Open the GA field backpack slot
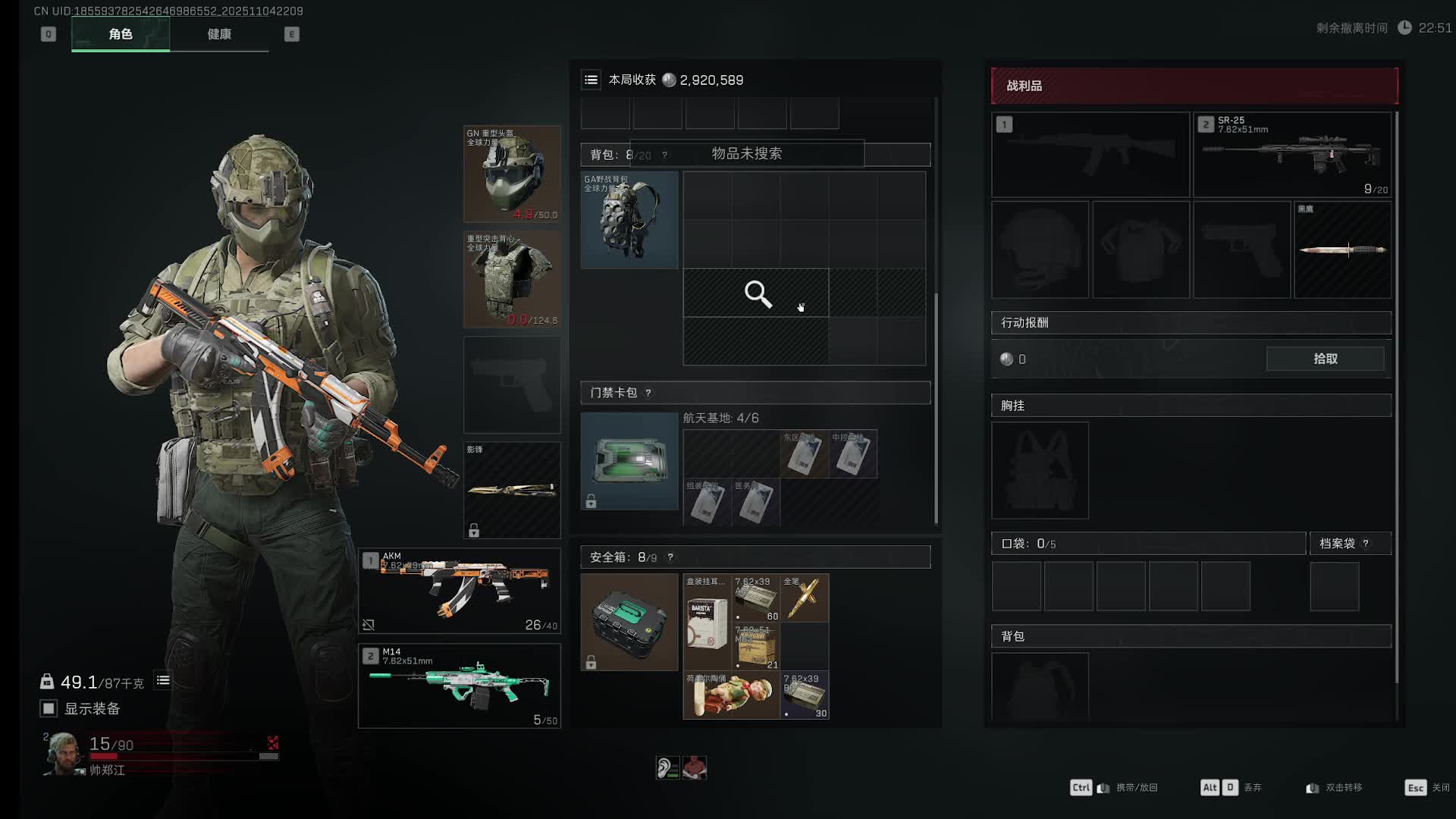Image resolution: width=1456 pixels, height=819 pixels. click(x=629, y=220)
